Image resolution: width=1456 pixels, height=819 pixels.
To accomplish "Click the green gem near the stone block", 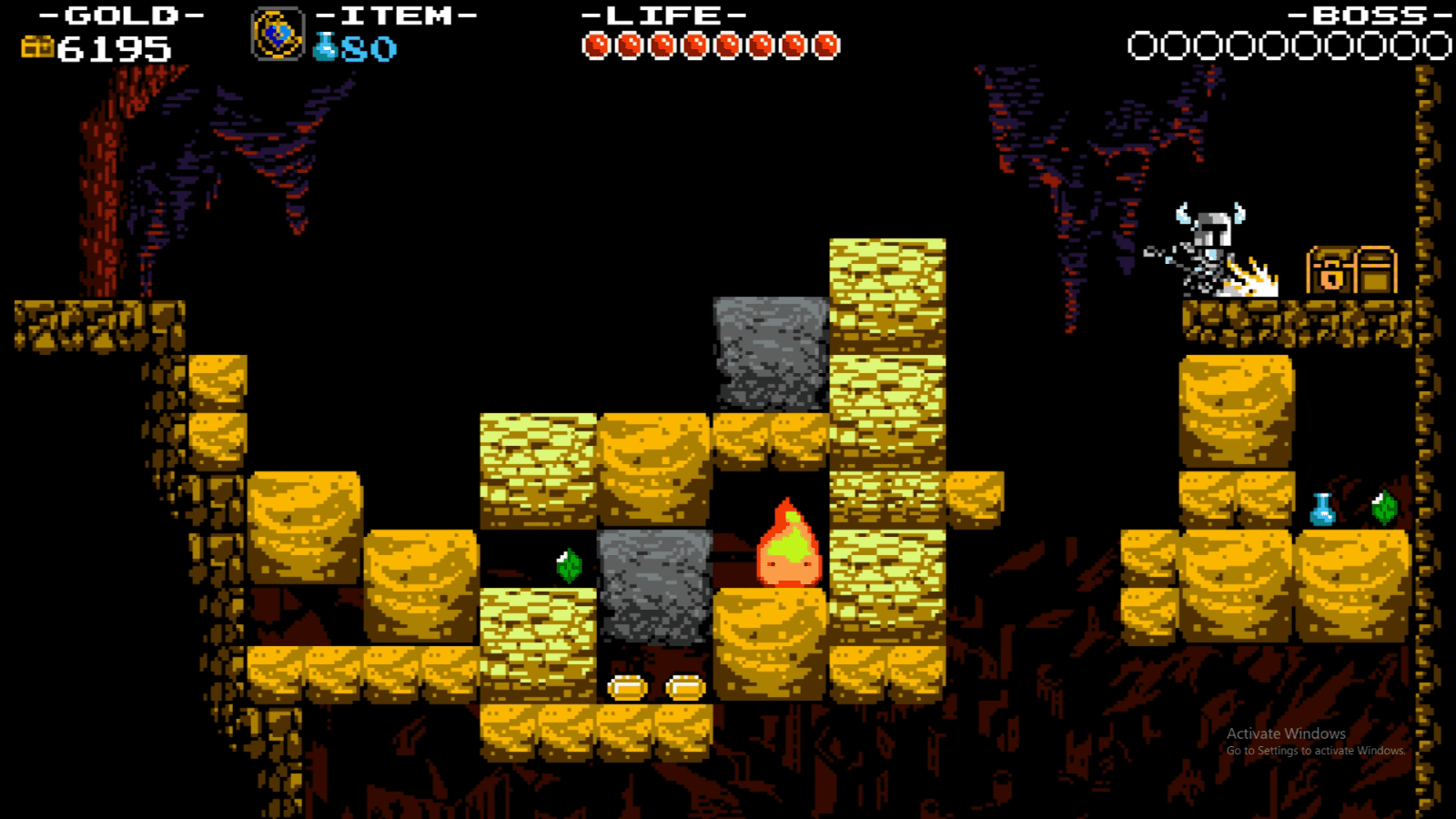I will click(x=569, y=564).
